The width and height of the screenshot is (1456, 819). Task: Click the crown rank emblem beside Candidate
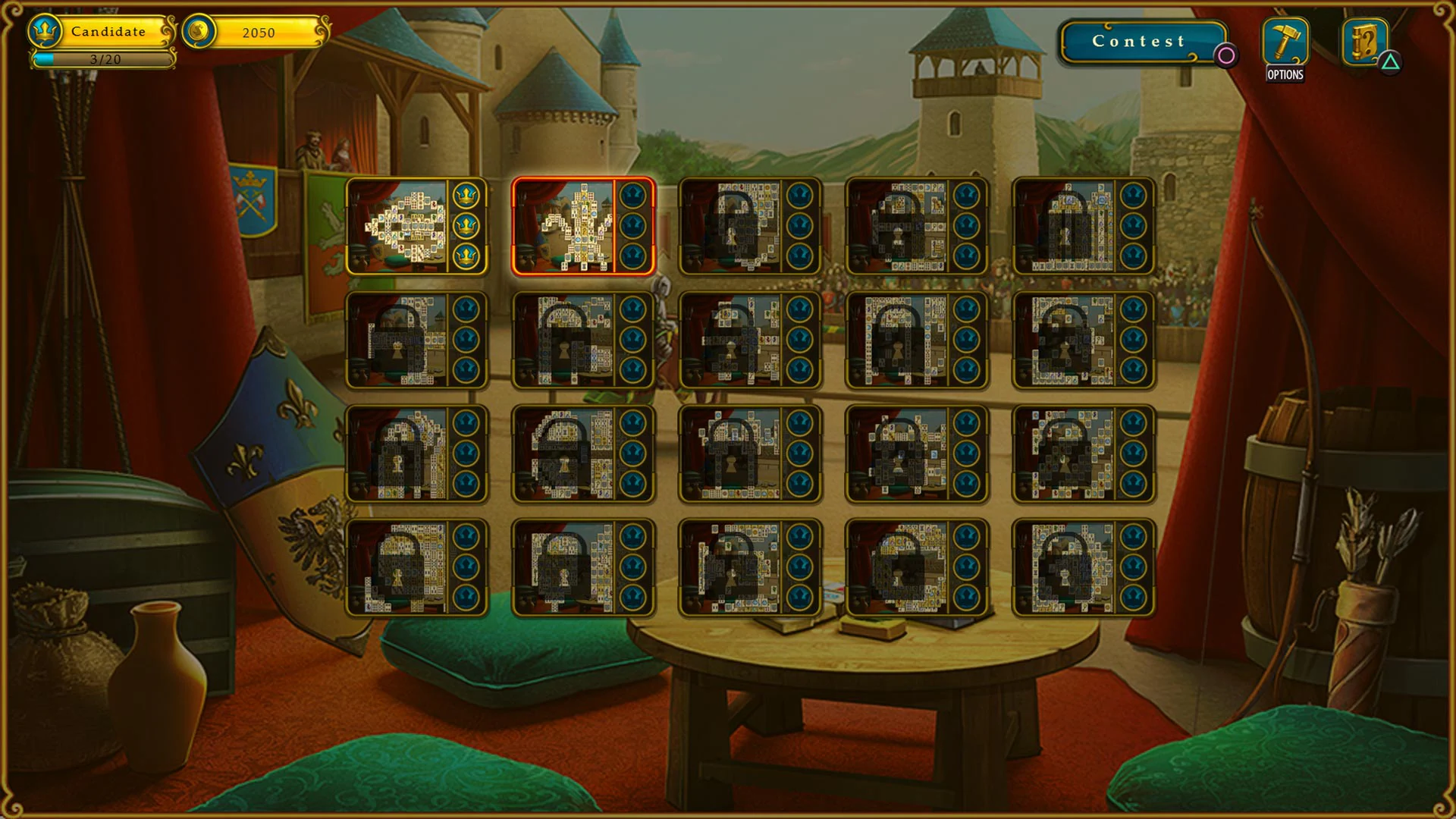click(47, 32)
